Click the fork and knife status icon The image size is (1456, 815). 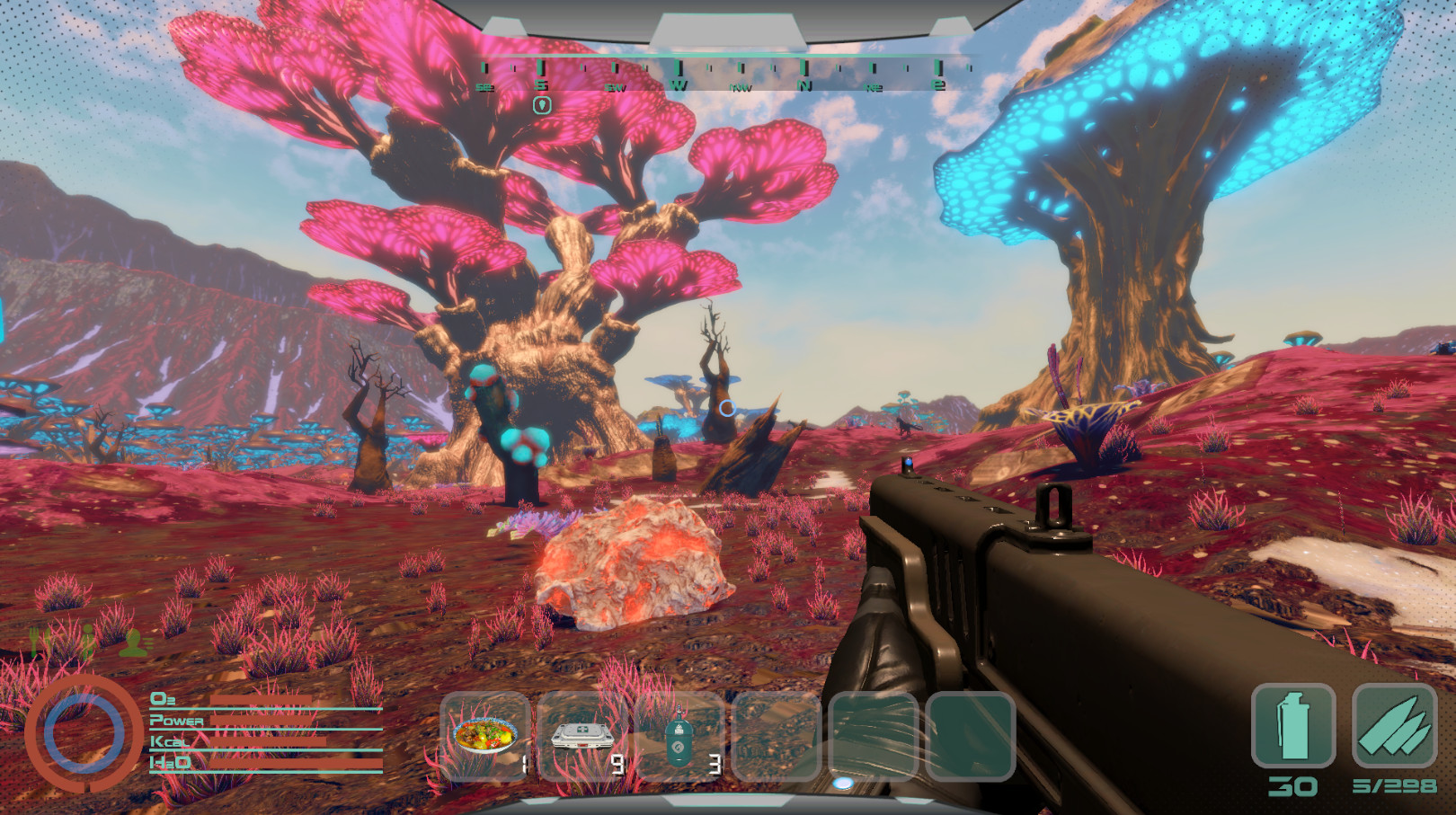click(38, 641)
